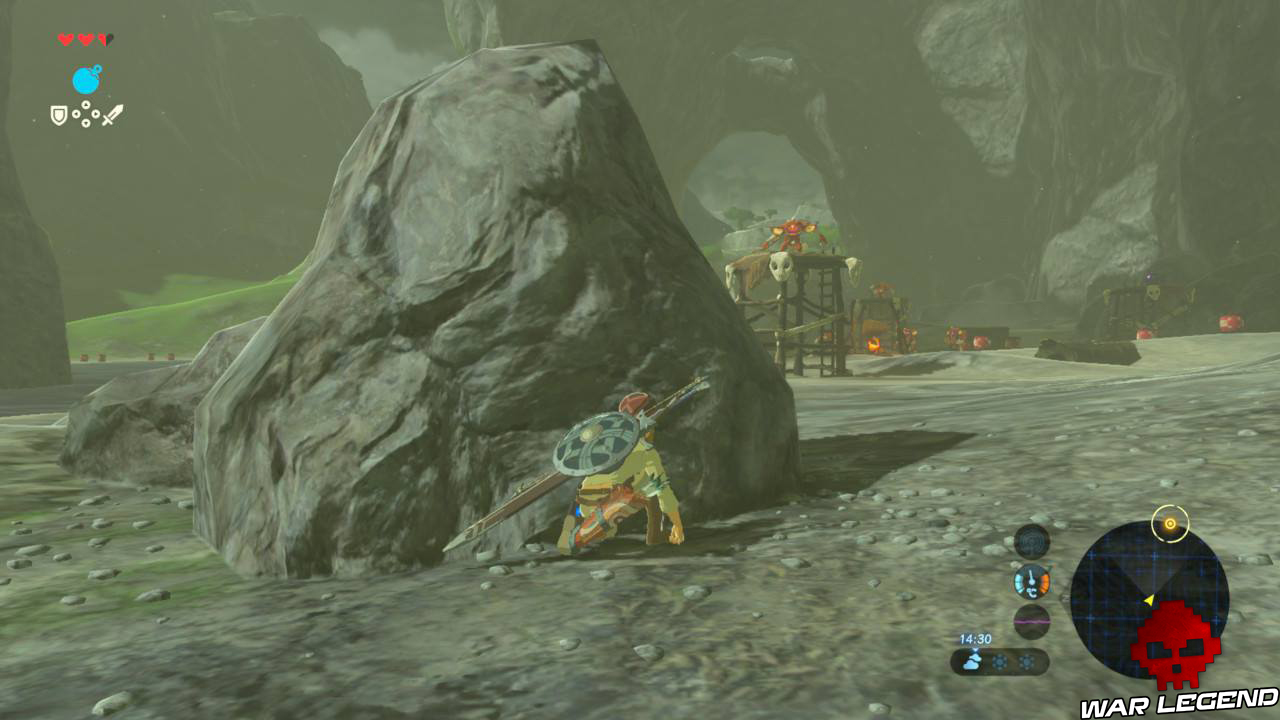Click the third heart in the health row
1280x720 pixels.
click(x=105, y=39)
